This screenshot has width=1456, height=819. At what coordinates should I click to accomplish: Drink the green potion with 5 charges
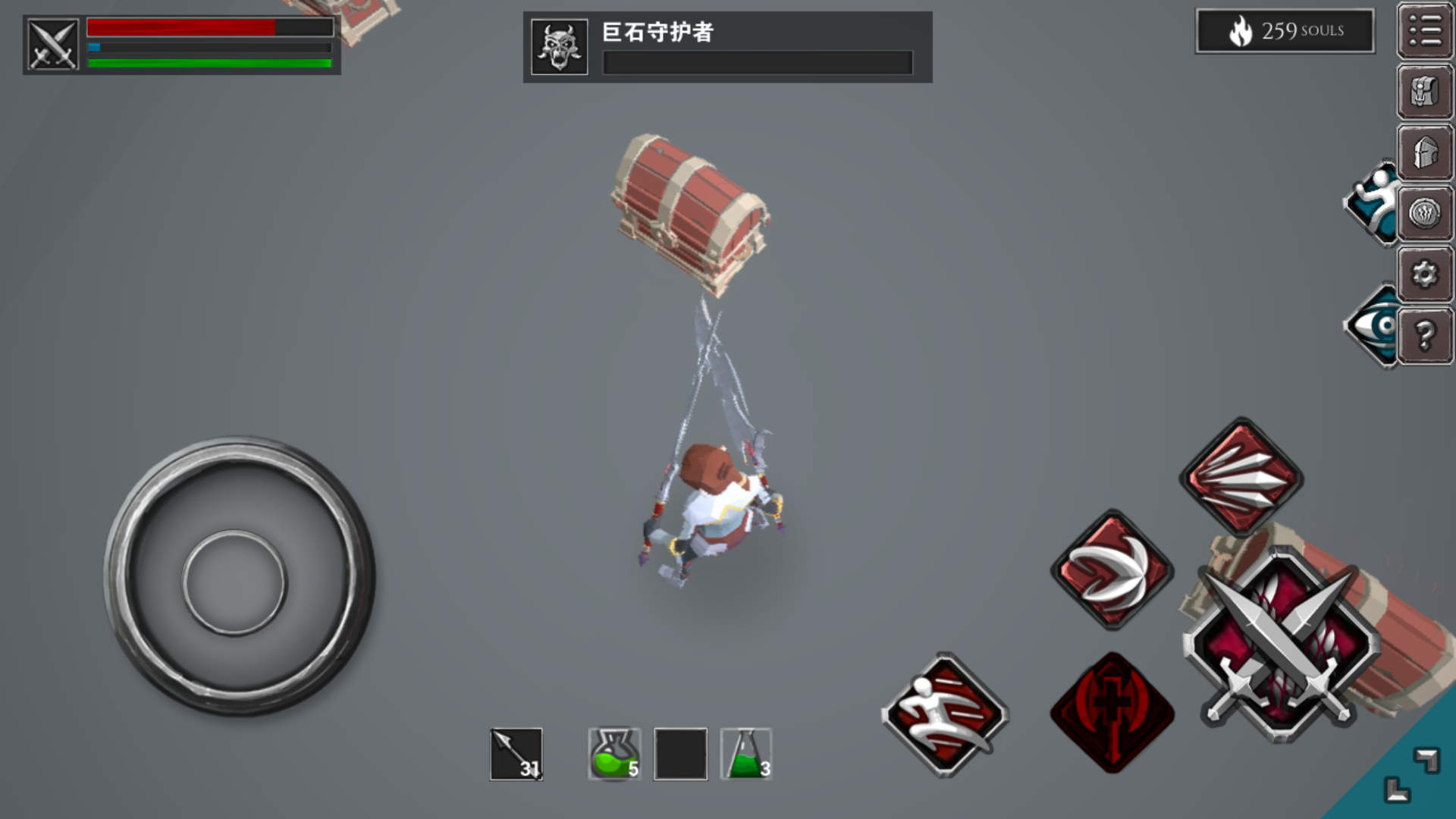pos(614,755)
